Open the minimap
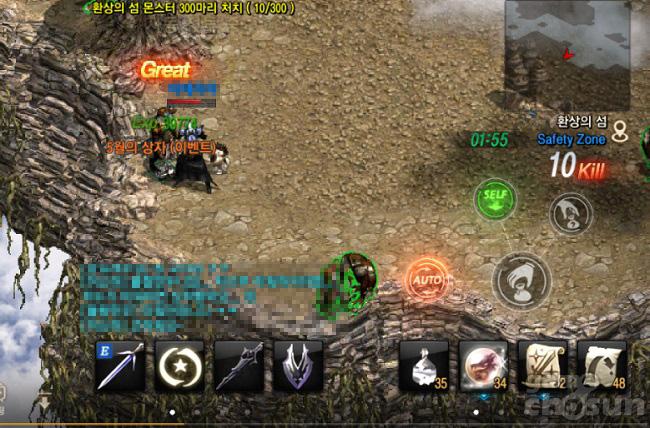This screenshot has width=650, height=428. (x=566, y=54)
